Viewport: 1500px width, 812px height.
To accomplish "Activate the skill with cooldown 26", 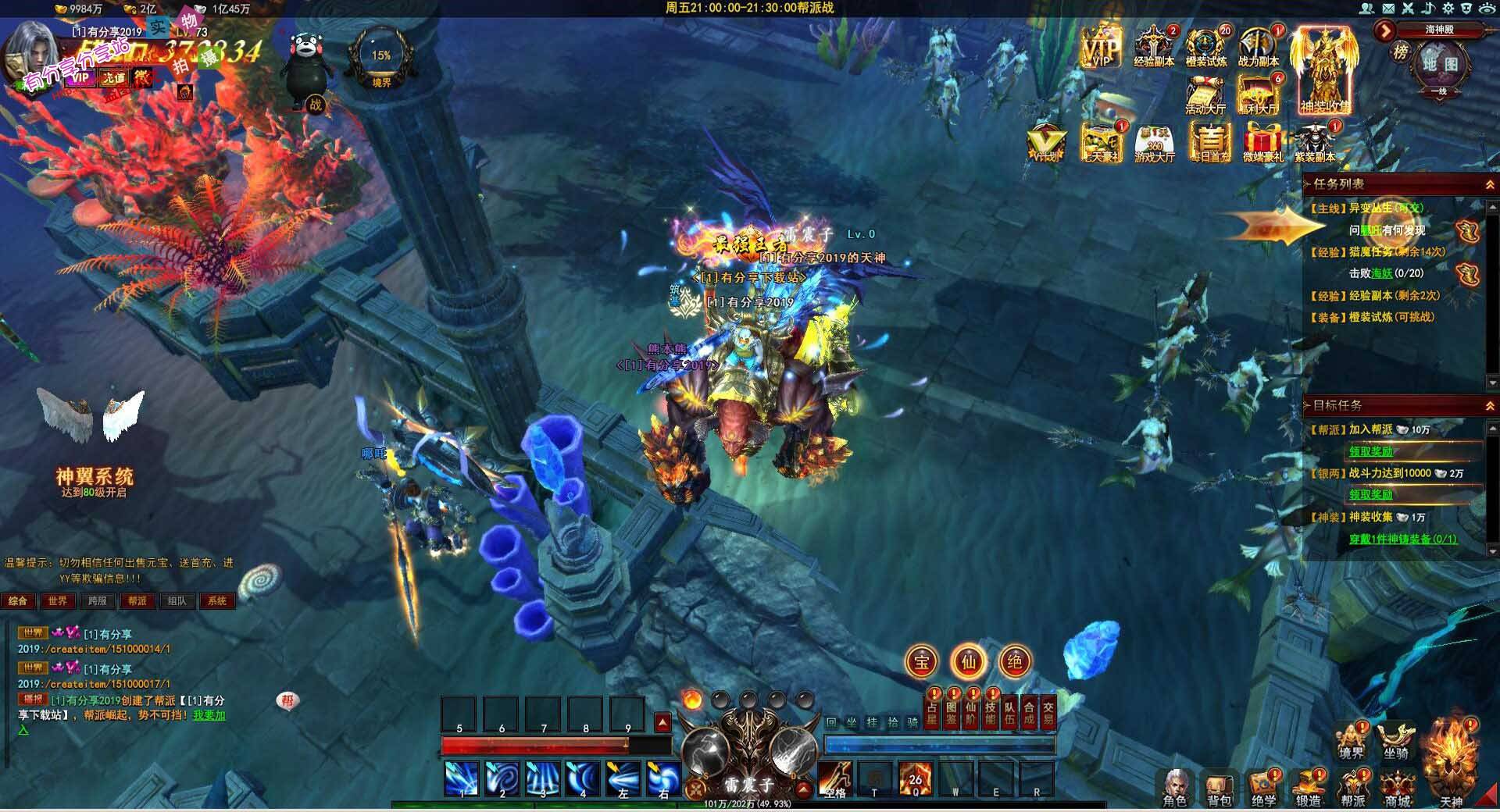I will (915, 778).
